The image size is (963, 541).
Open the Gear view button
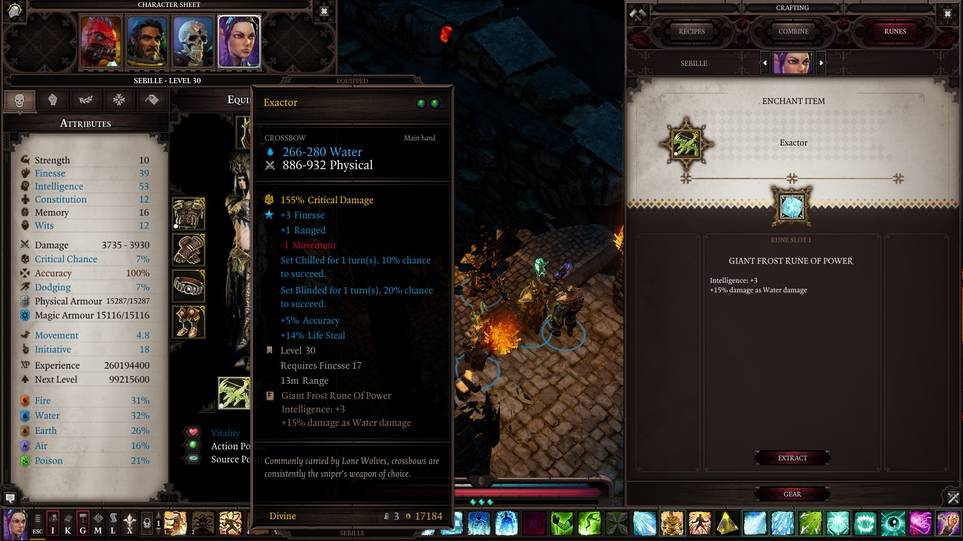(793, 494)
